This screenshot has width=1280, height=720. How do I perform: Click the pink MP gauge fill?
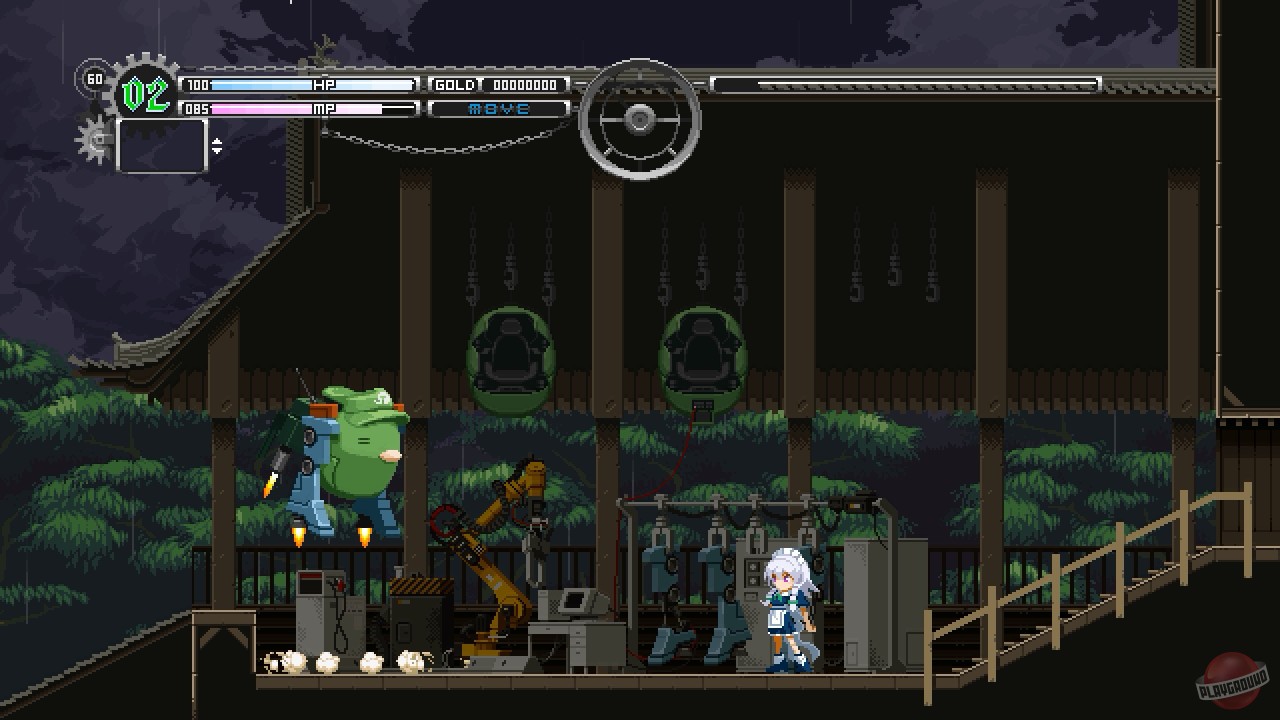click(x=260, y=108)
